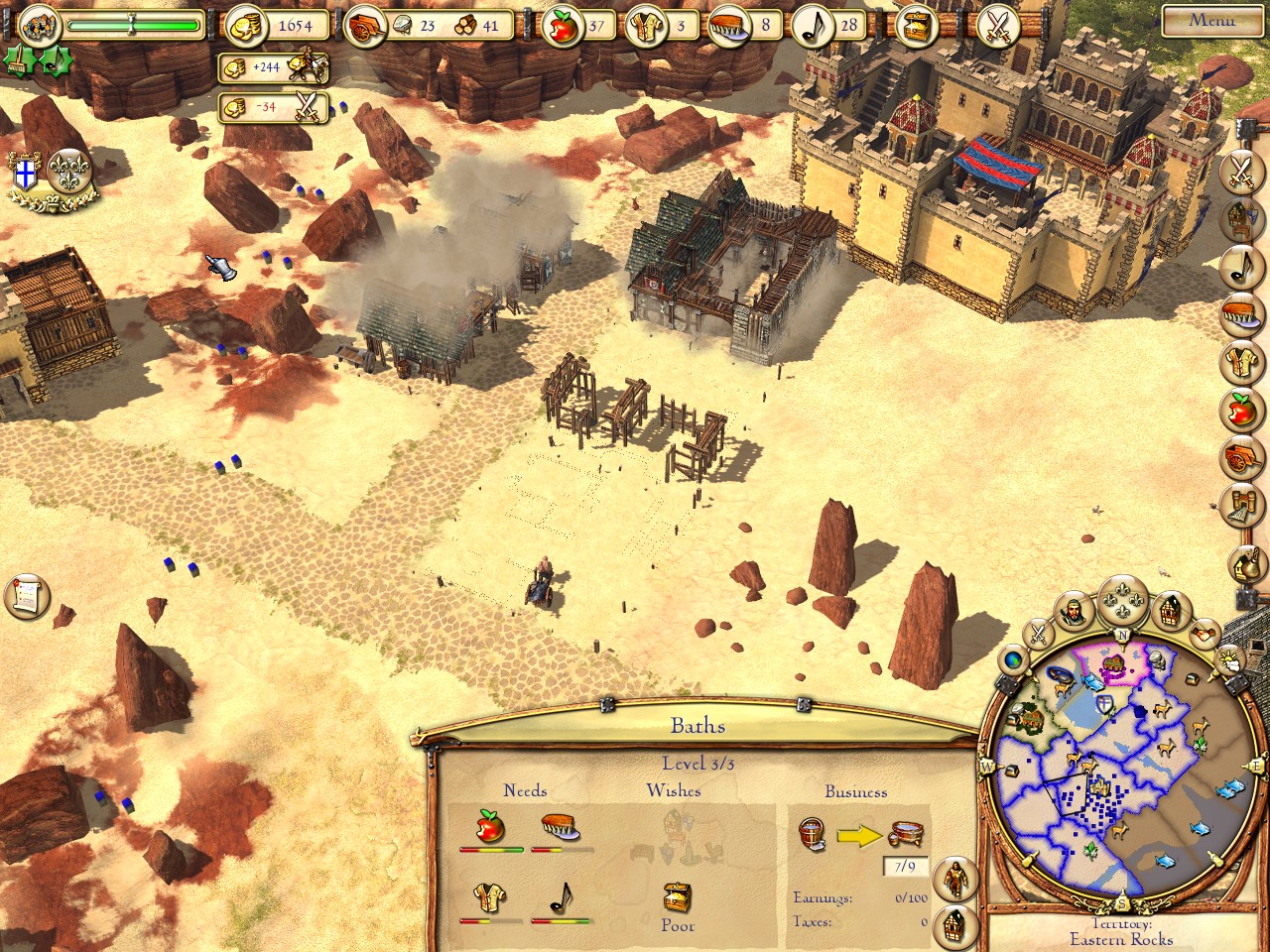This screenshot has width=1270, height=952.
Task: Open the cart gatherer build category
Action: [1240, 456]
